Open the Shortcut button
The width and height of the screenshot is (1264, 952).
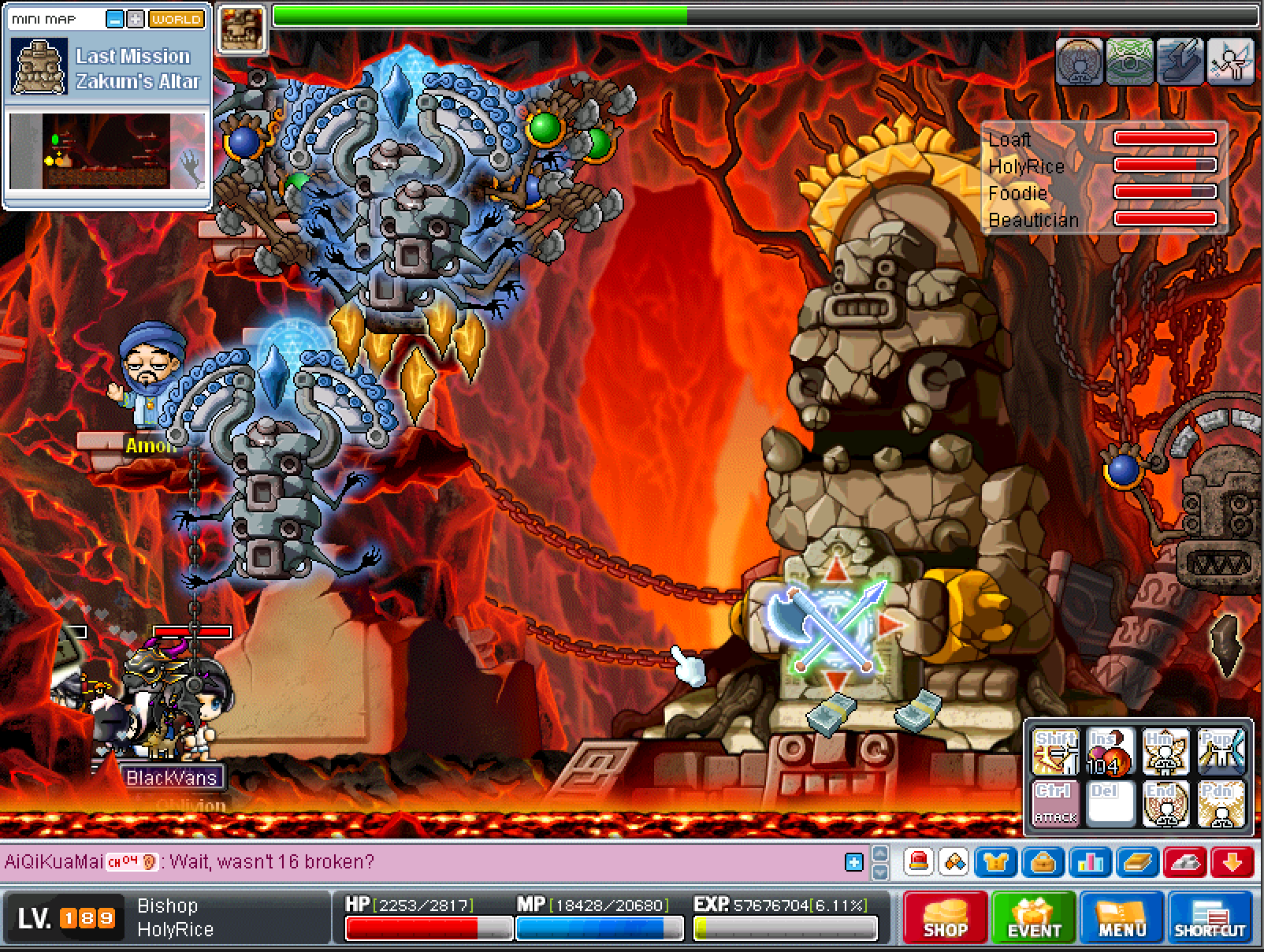[x=1210, y=917]
